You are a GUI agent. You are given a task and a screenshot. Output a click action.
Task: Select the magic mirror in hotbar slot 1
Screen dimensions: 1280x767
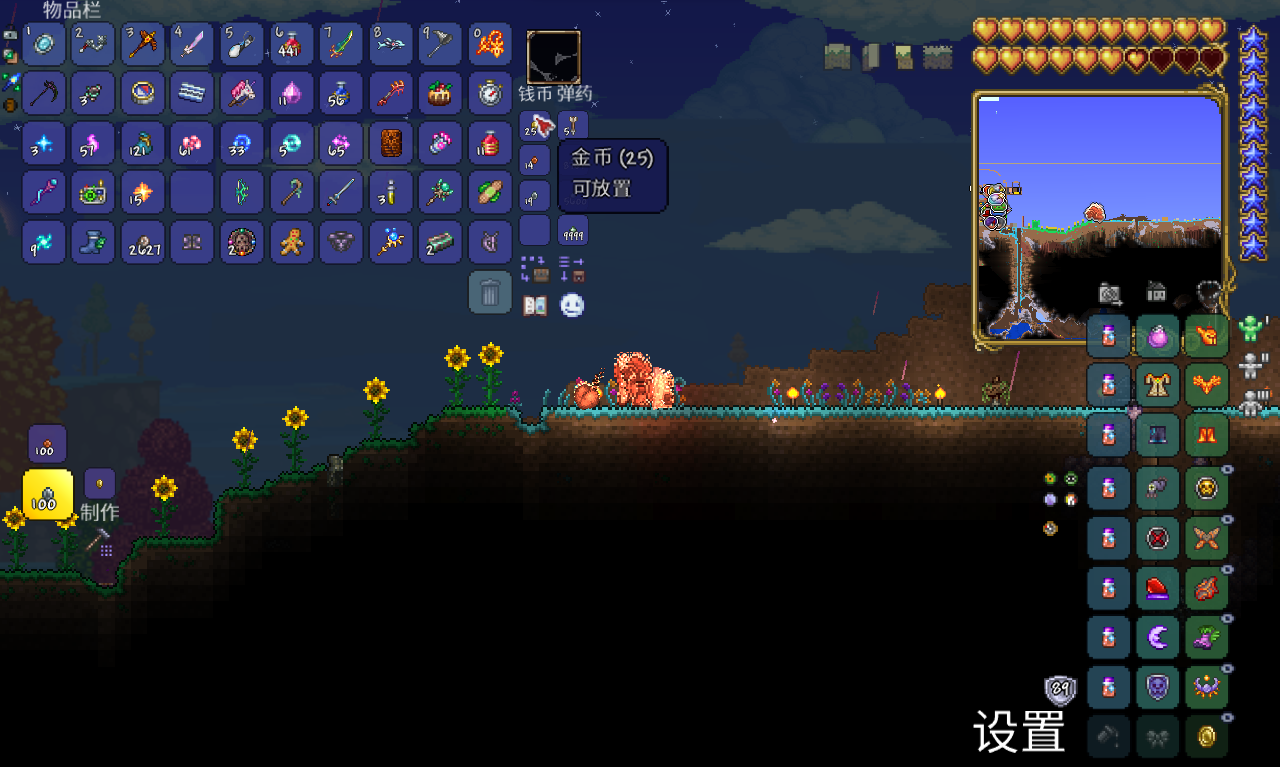pos(44,44)
